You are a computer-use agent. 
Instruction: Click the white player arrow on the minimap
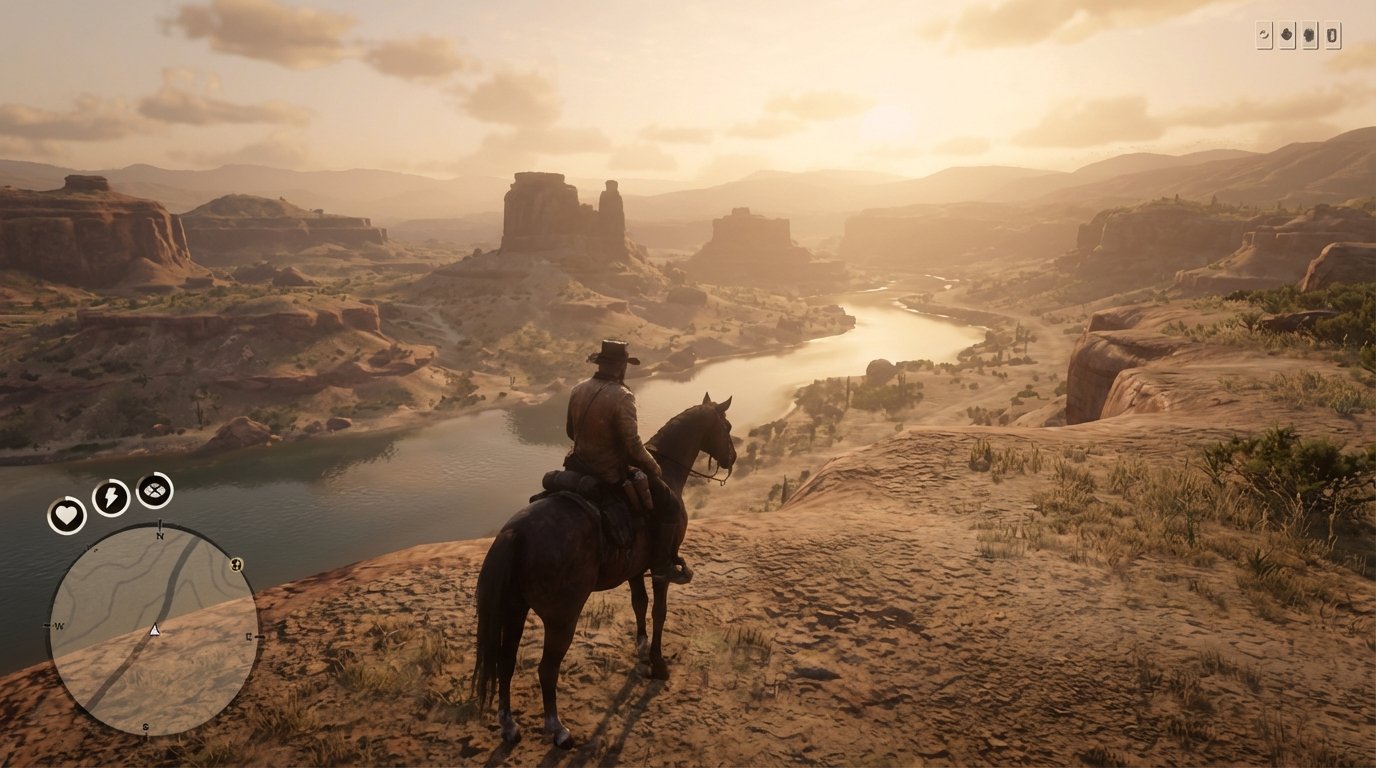[154, 630]
